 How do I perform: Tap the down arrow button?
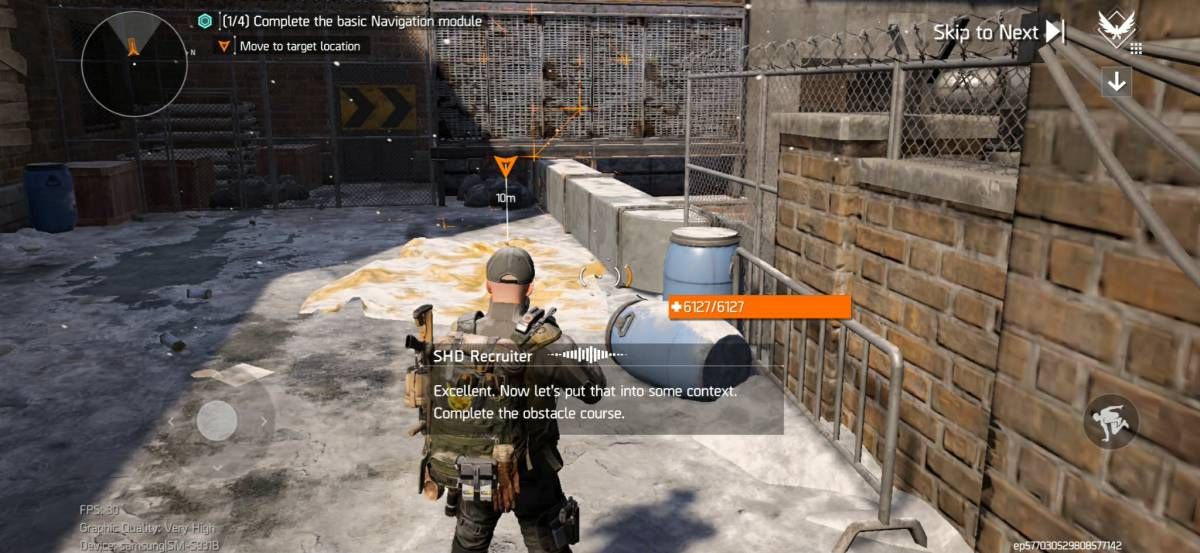tap(1116, 82)
